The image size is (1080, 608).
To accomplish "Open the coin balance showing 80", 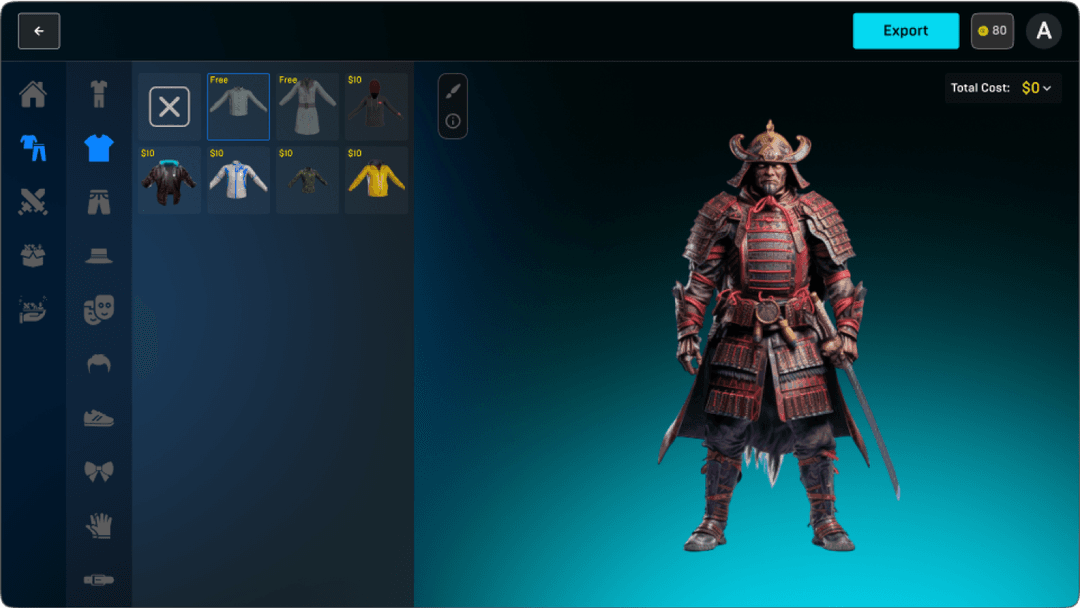I will coord(992,31).
